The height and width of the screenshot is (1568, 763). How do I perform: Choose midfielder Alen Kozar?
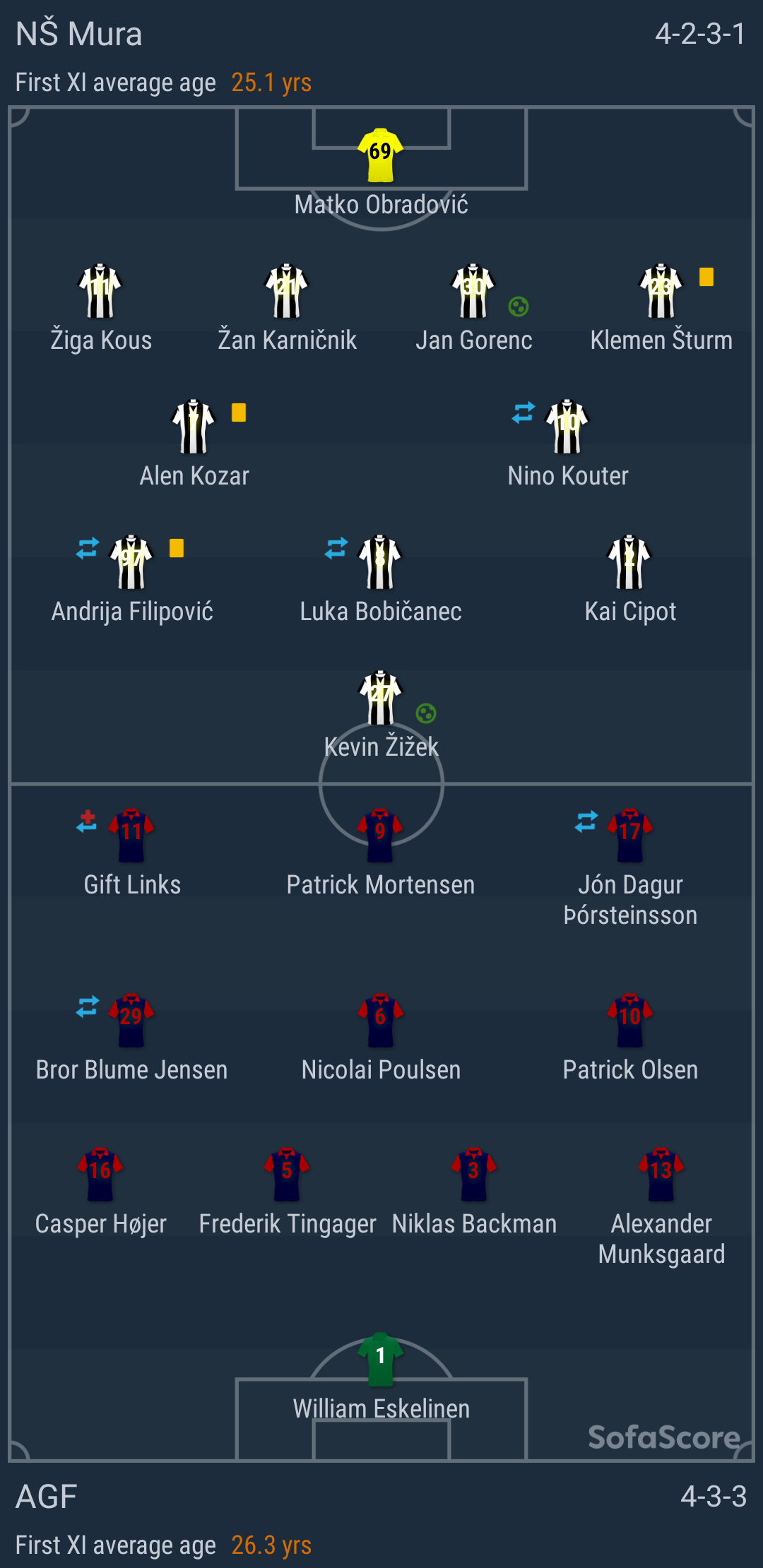(x=194, y=427)
